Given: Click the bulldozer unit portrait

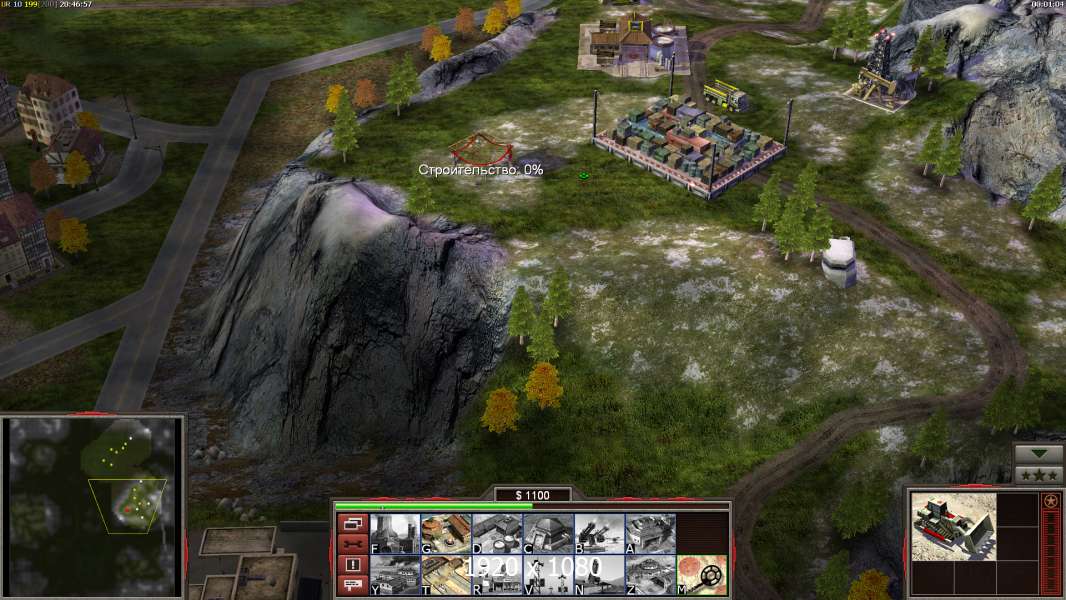Looking at the screenshot, I should tap(954, 526).
